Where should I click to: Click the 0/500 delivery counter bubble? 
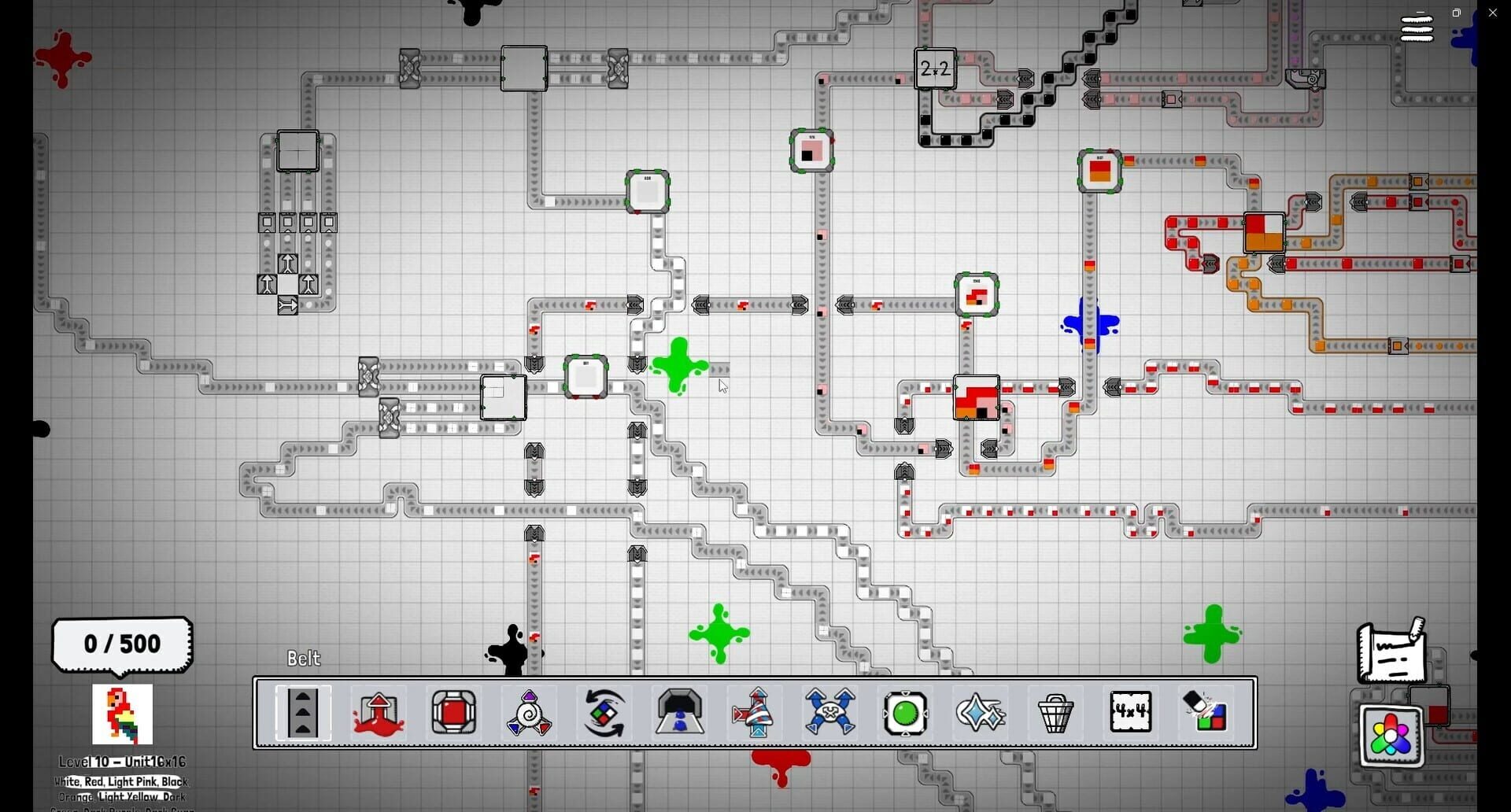coord(122,644)
